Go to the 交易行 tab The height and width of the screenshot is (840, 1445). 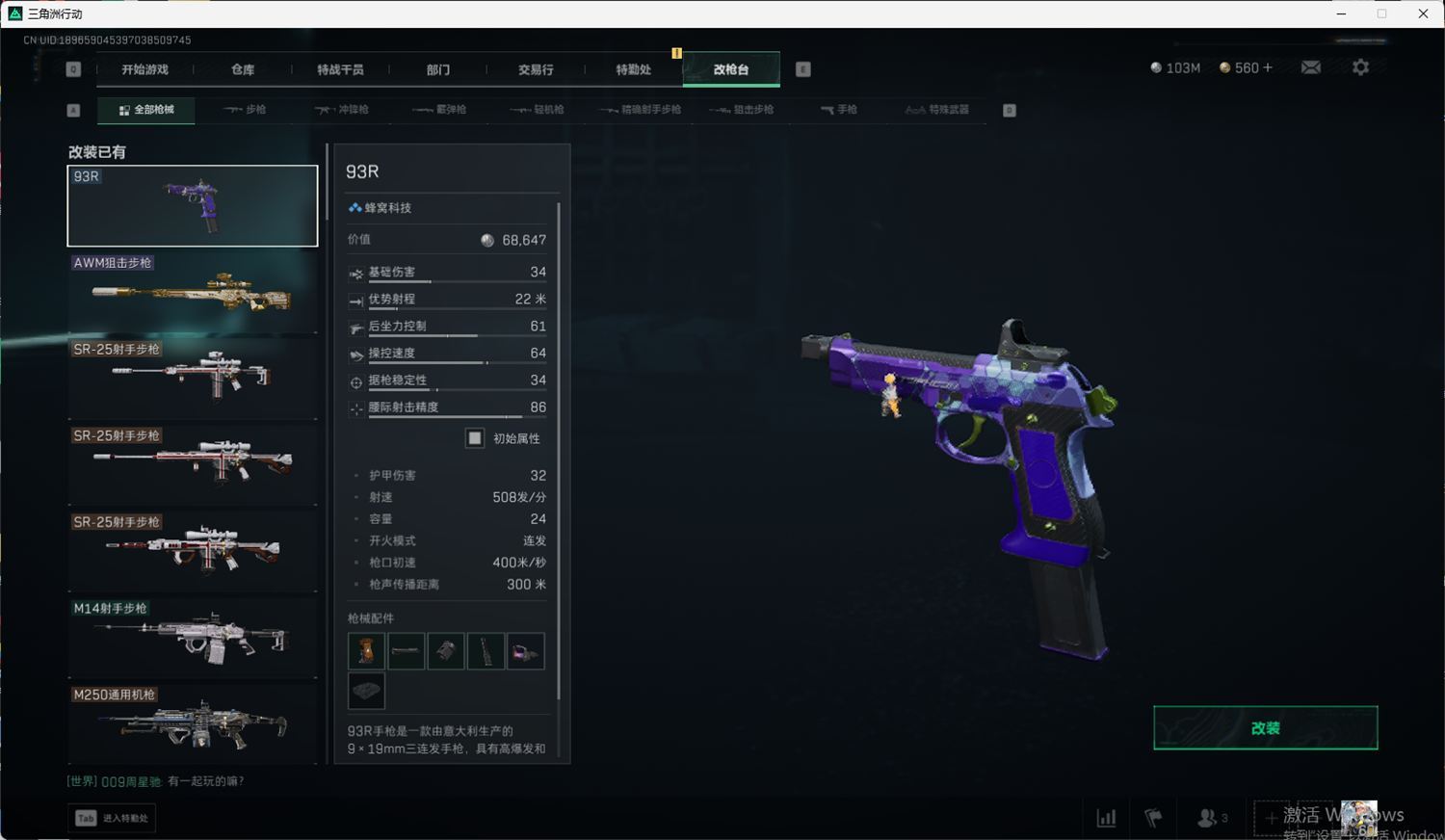[x=536, y=69]
